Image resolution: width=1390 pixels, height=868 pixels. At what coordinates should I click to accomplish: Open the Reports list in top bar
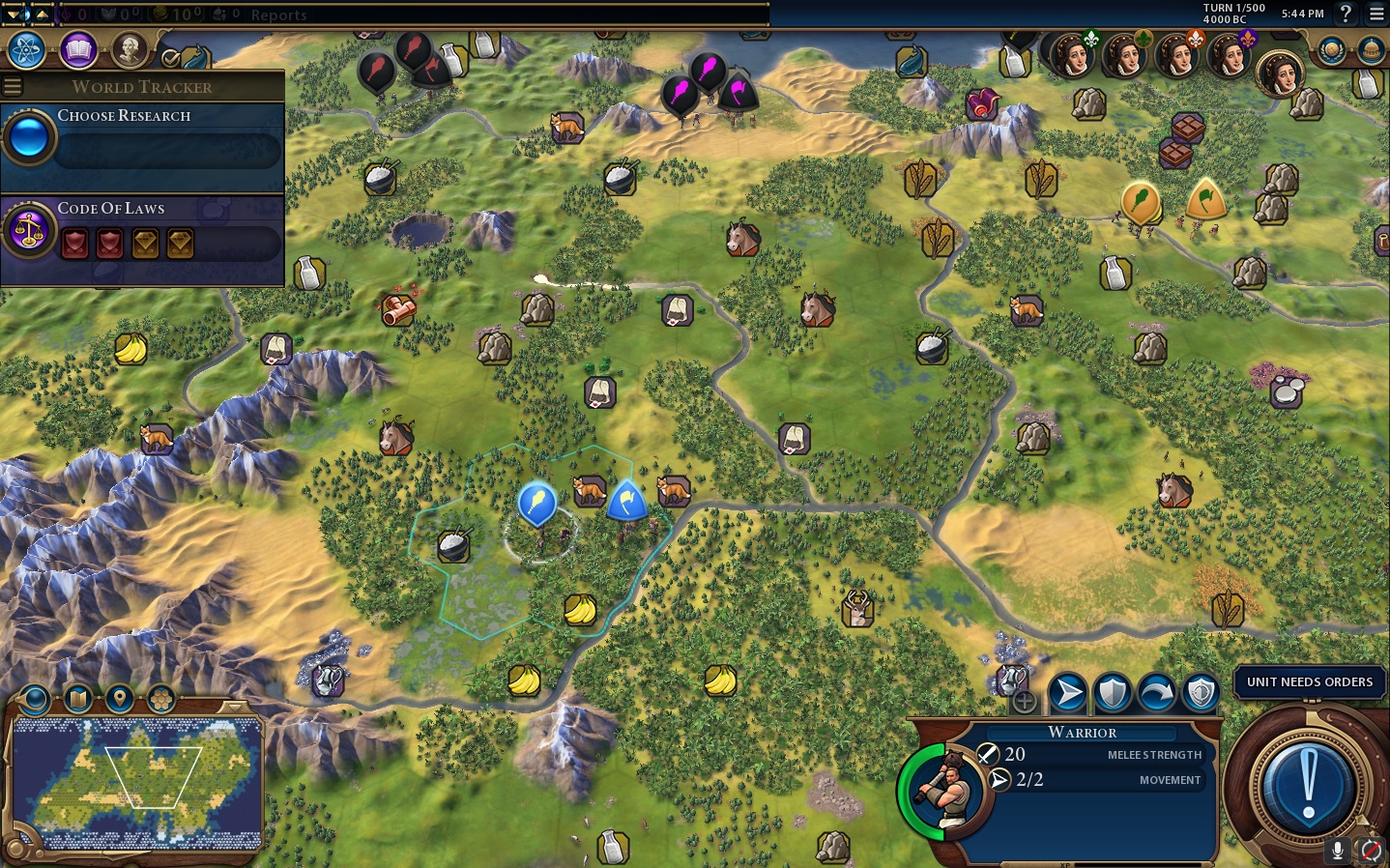point(278,14)
